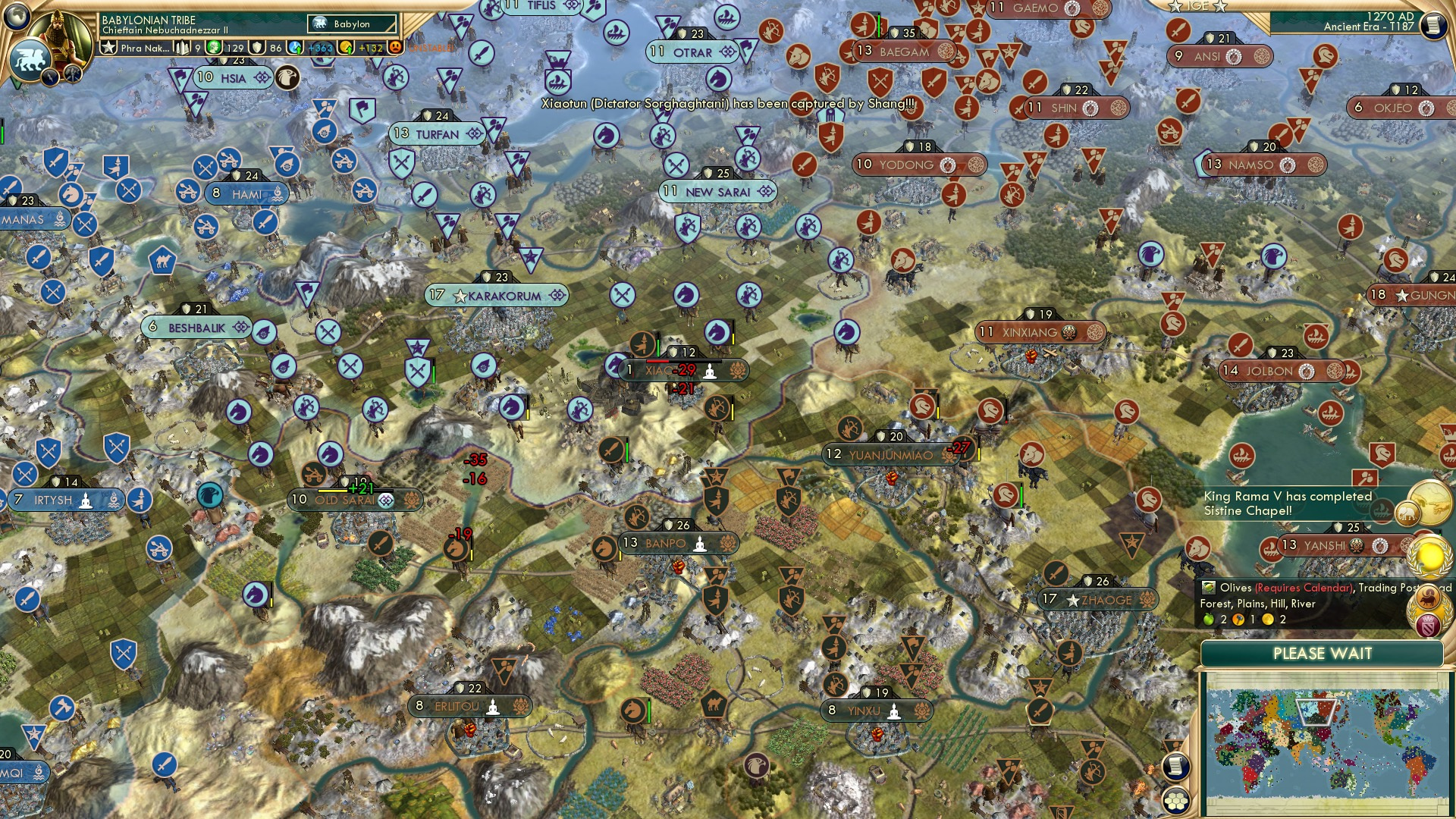Toggle hex grid with honeycomb icon near minimap
Viewport: 1456px width, 819px height.
point(1176,799)
